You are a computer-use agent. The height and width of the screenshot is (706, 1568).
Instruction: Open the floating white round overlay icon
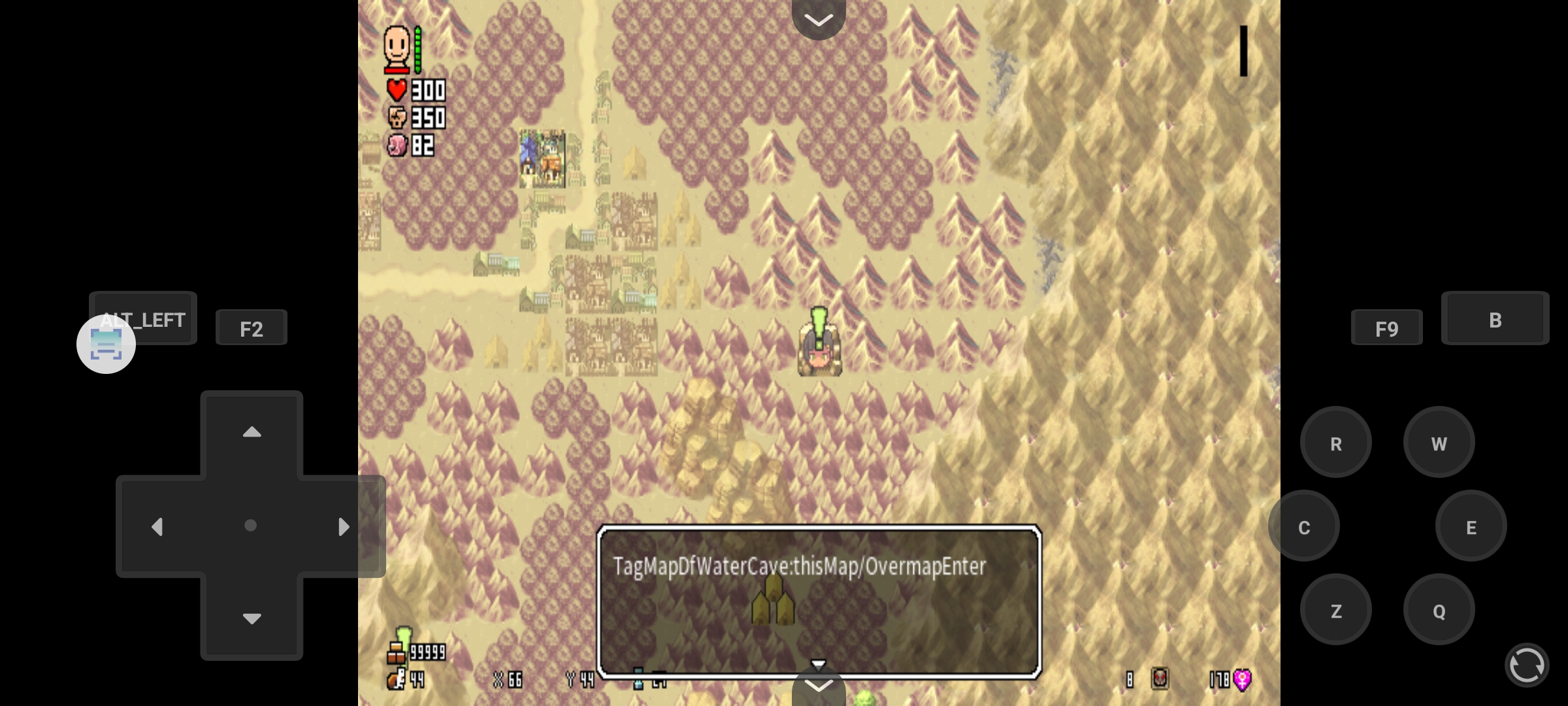[x=106, y=345]
